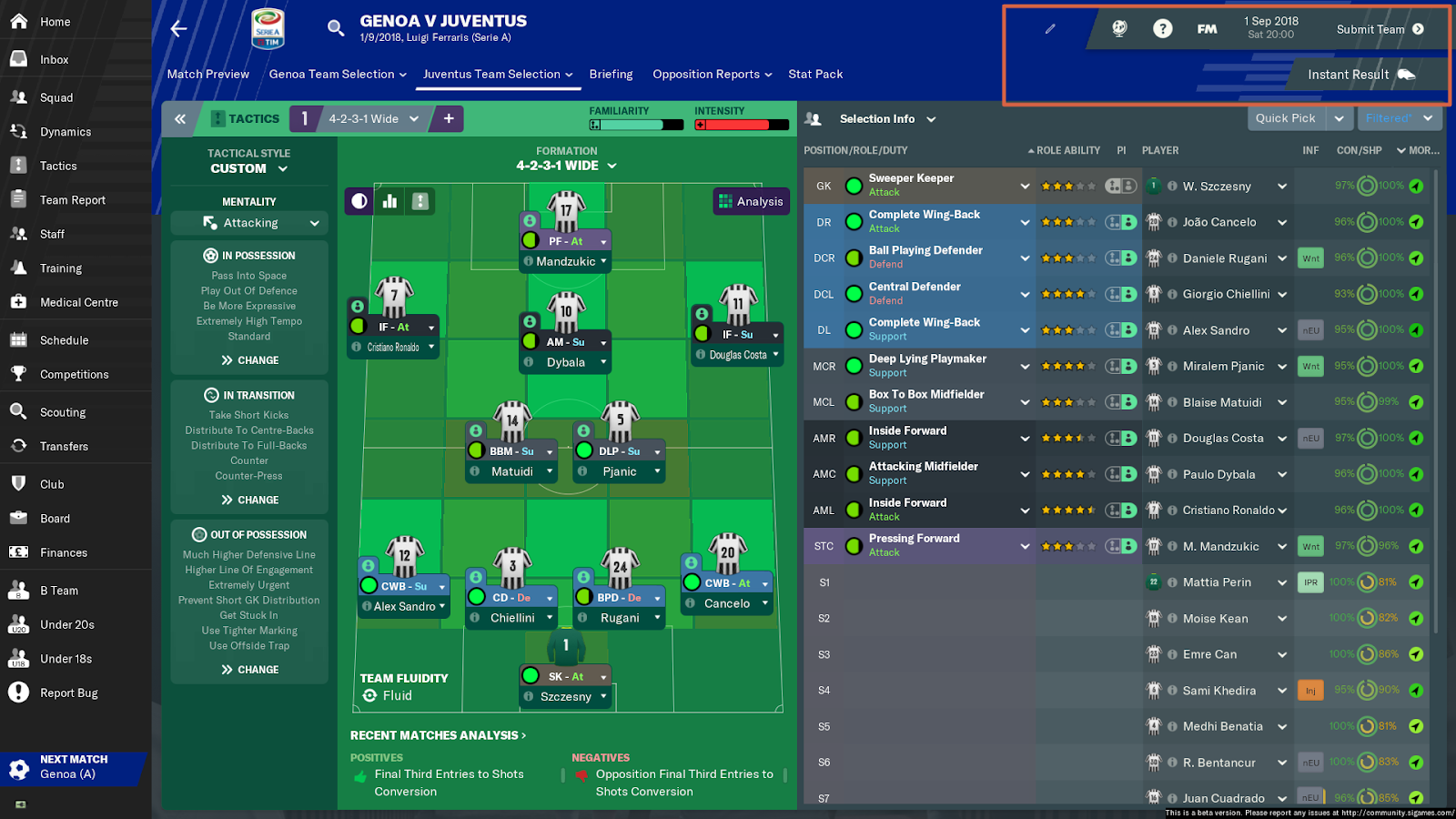This screenshot has width=1456, height=819.
Task: Open the Analysis panel on the pitch
Action: pos(751,201)
